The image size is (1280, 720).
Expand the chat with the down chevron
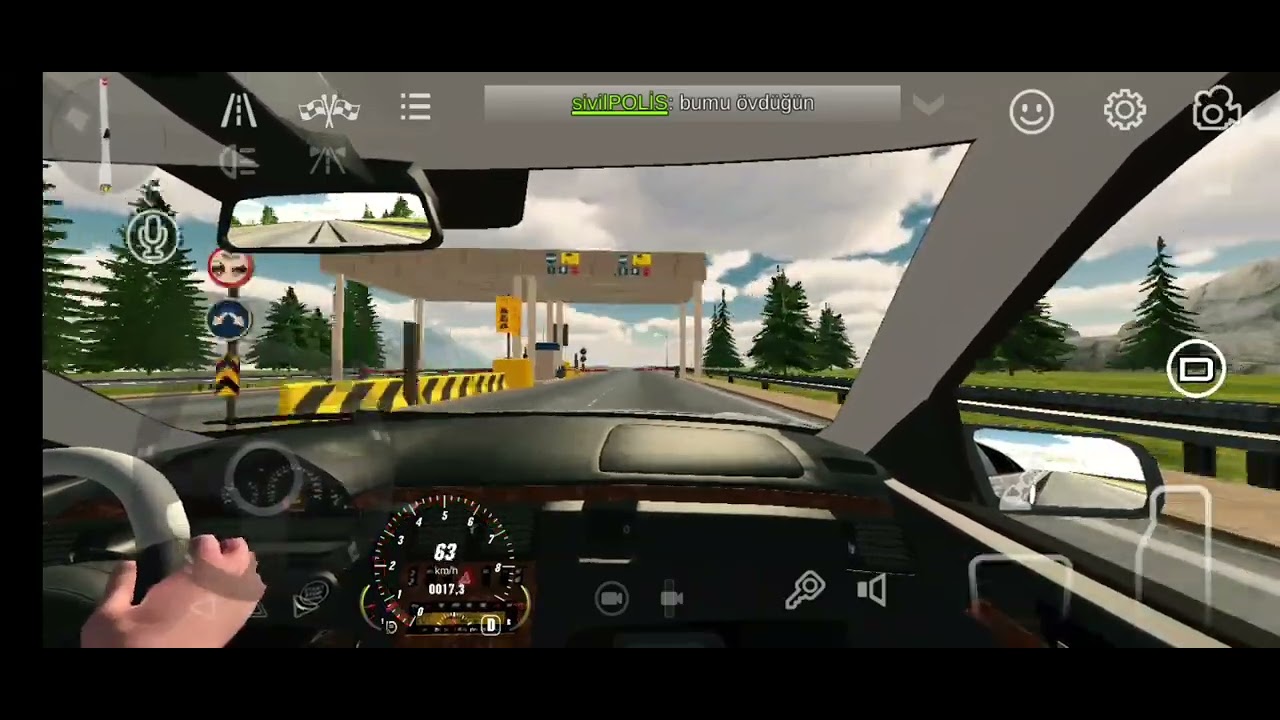[x=928, y=106]
